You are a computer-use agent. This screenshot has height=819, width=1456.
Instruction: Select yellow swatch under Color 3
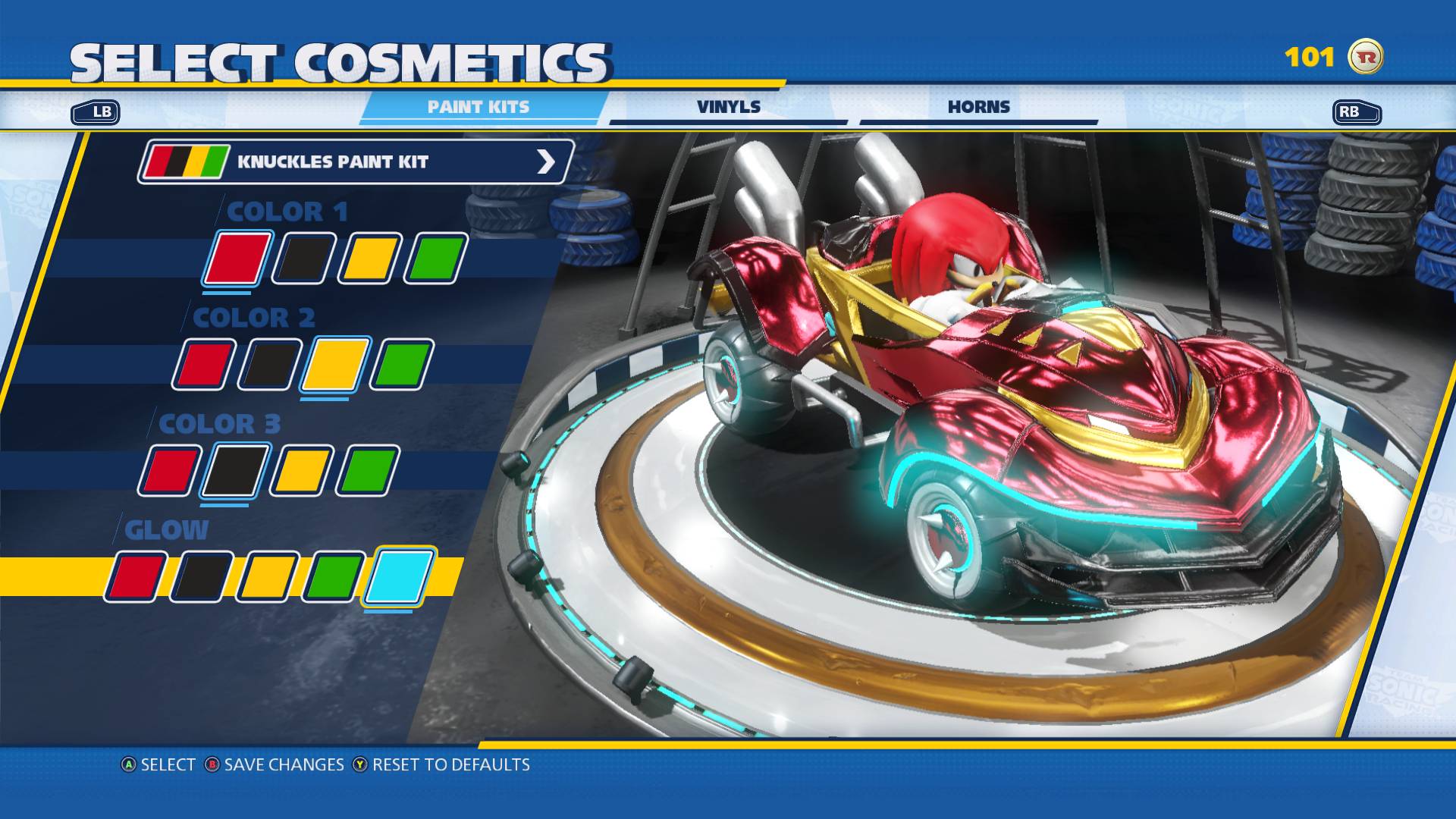(302, 471)
